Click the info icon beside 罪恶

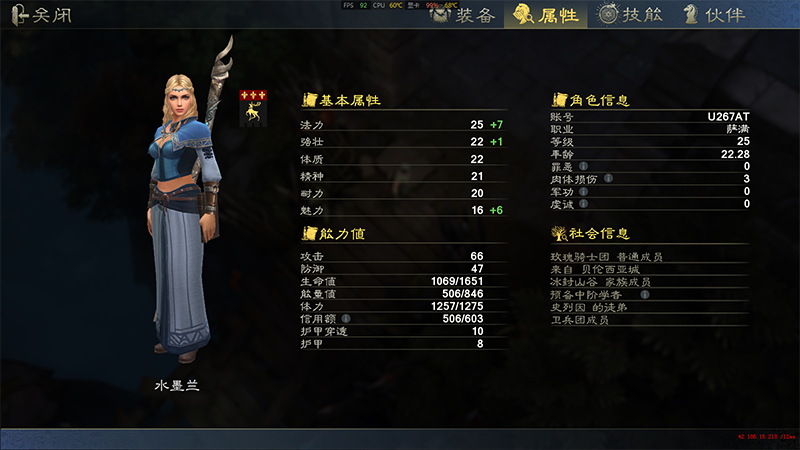tap(583, 166)
